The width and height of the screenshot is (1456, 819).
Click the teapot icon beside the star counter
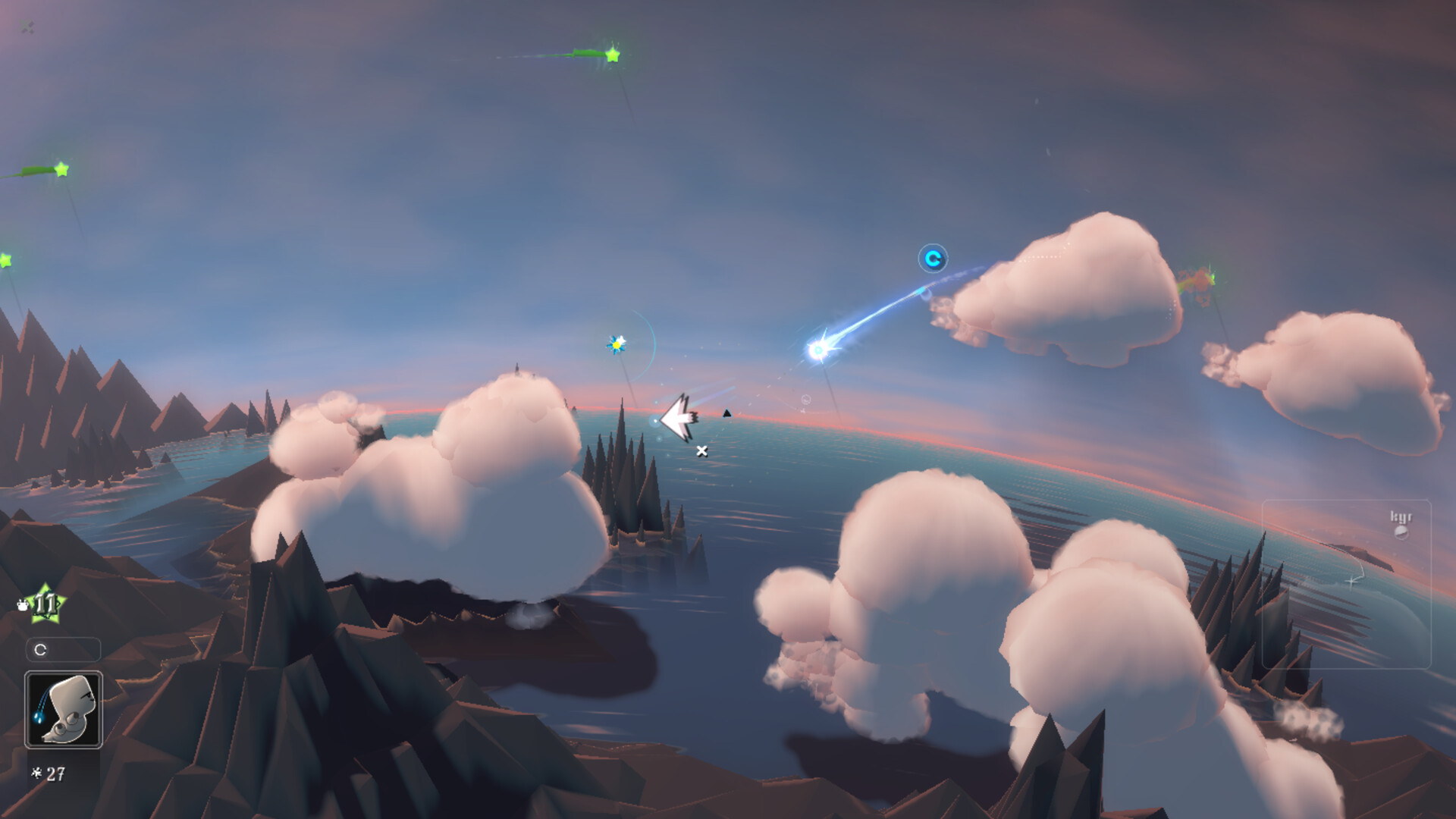(x=24, y=606)
